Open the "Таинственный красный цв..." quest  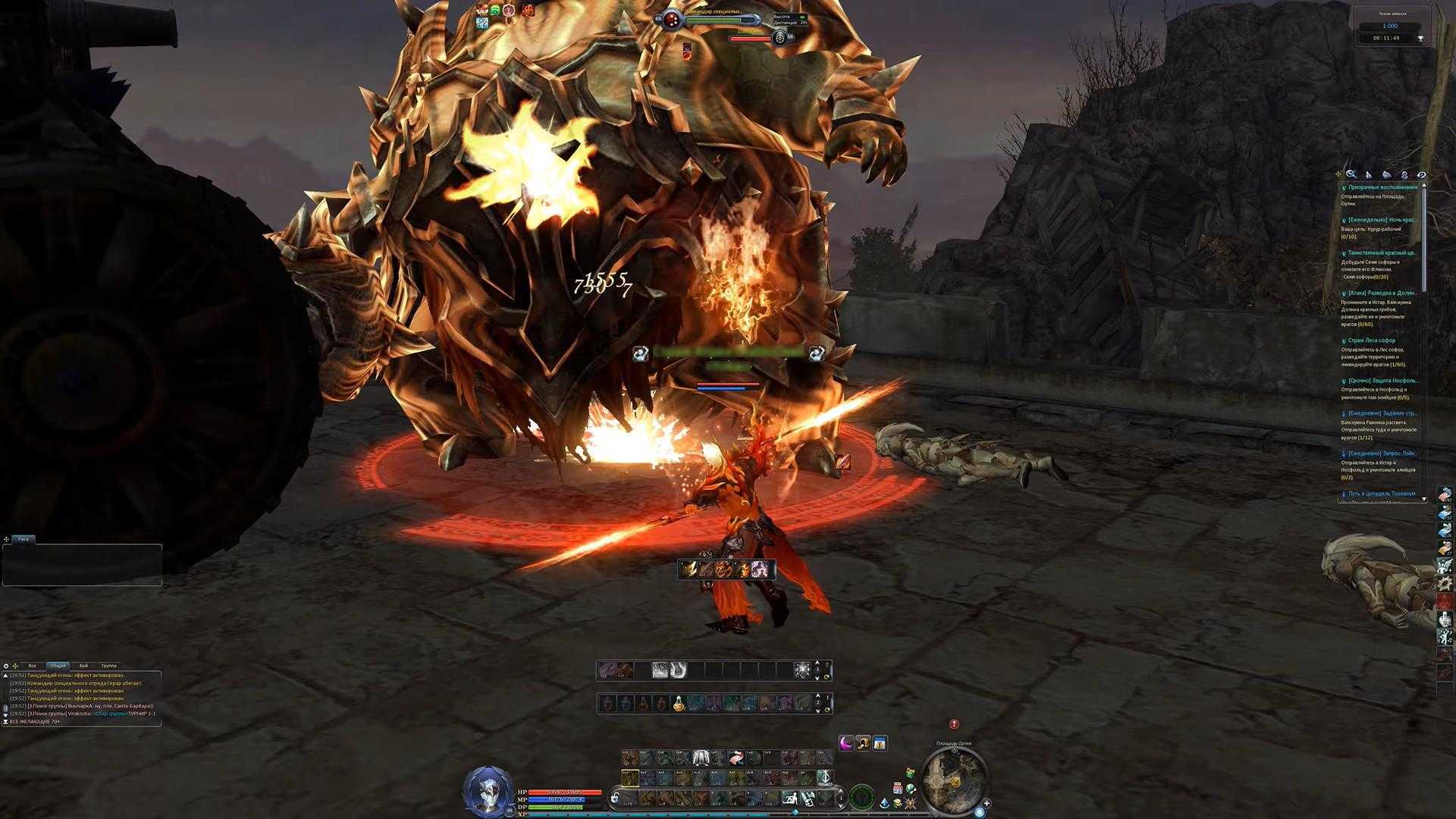click(1382, 253)
